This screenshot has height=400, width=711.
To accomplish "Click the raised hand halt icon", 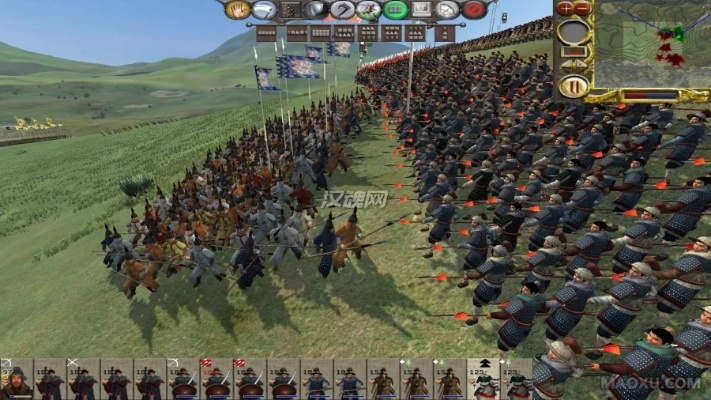I will pyautogui.click(x=238, y=10).
